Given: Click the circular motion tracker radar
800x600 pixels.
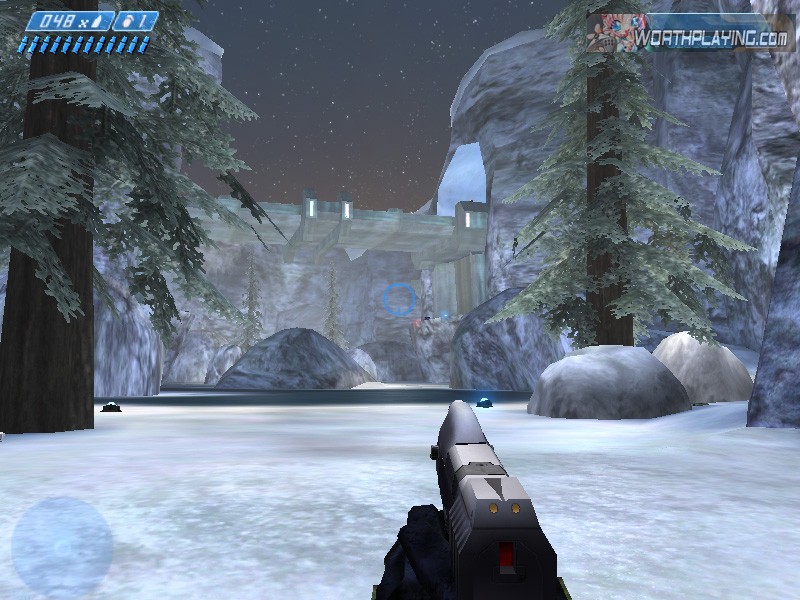Looking at the screenshot, I should coord(61,547).
